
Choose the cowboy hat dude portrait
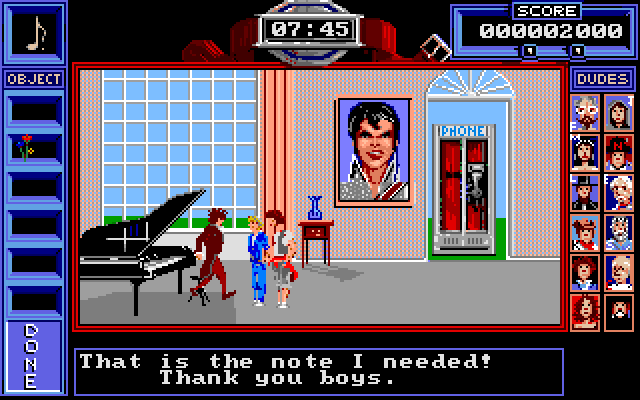pyautogui.click(x=586, y=231)
